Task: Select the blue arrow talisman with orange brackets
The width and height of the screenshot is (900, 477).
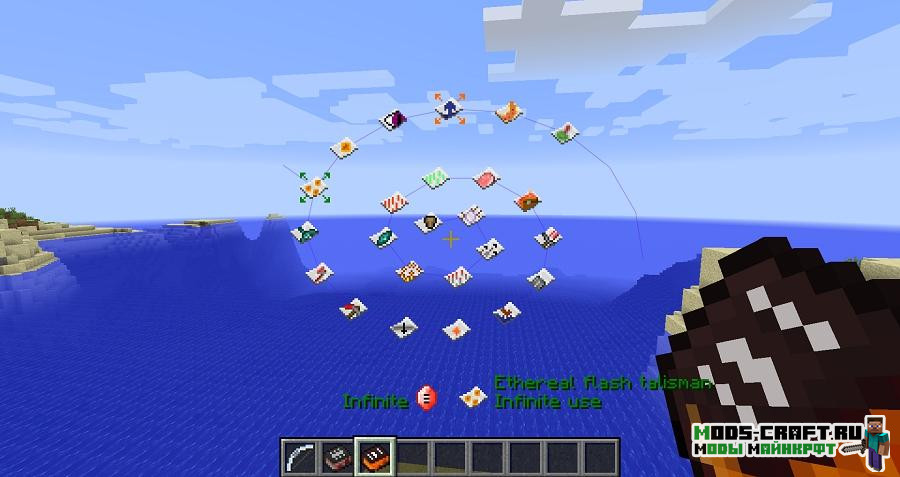Action: click(449, 107)
